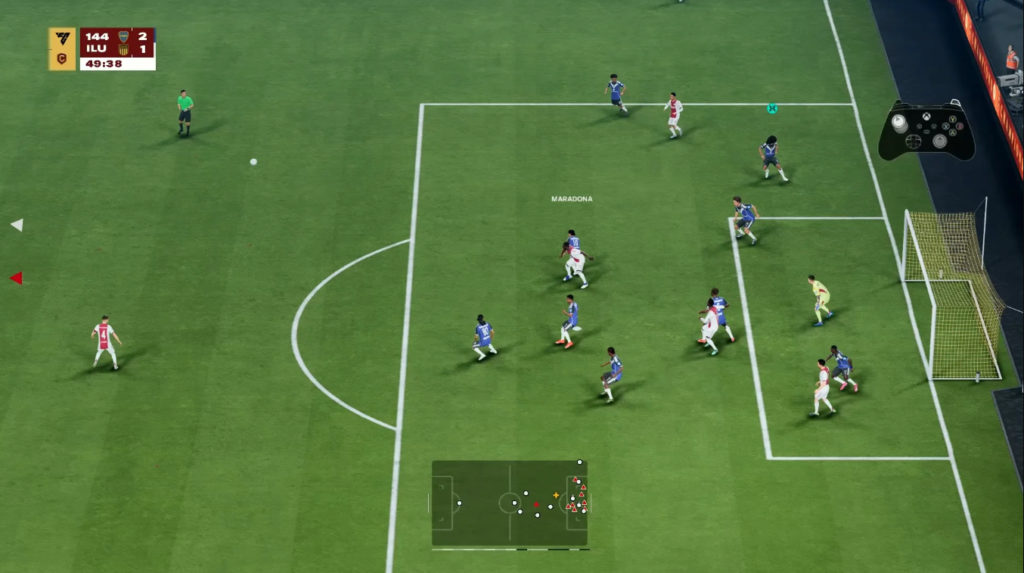Click the white off-screen player arrow
The image size is (1024, 573).
pos(16,225)
